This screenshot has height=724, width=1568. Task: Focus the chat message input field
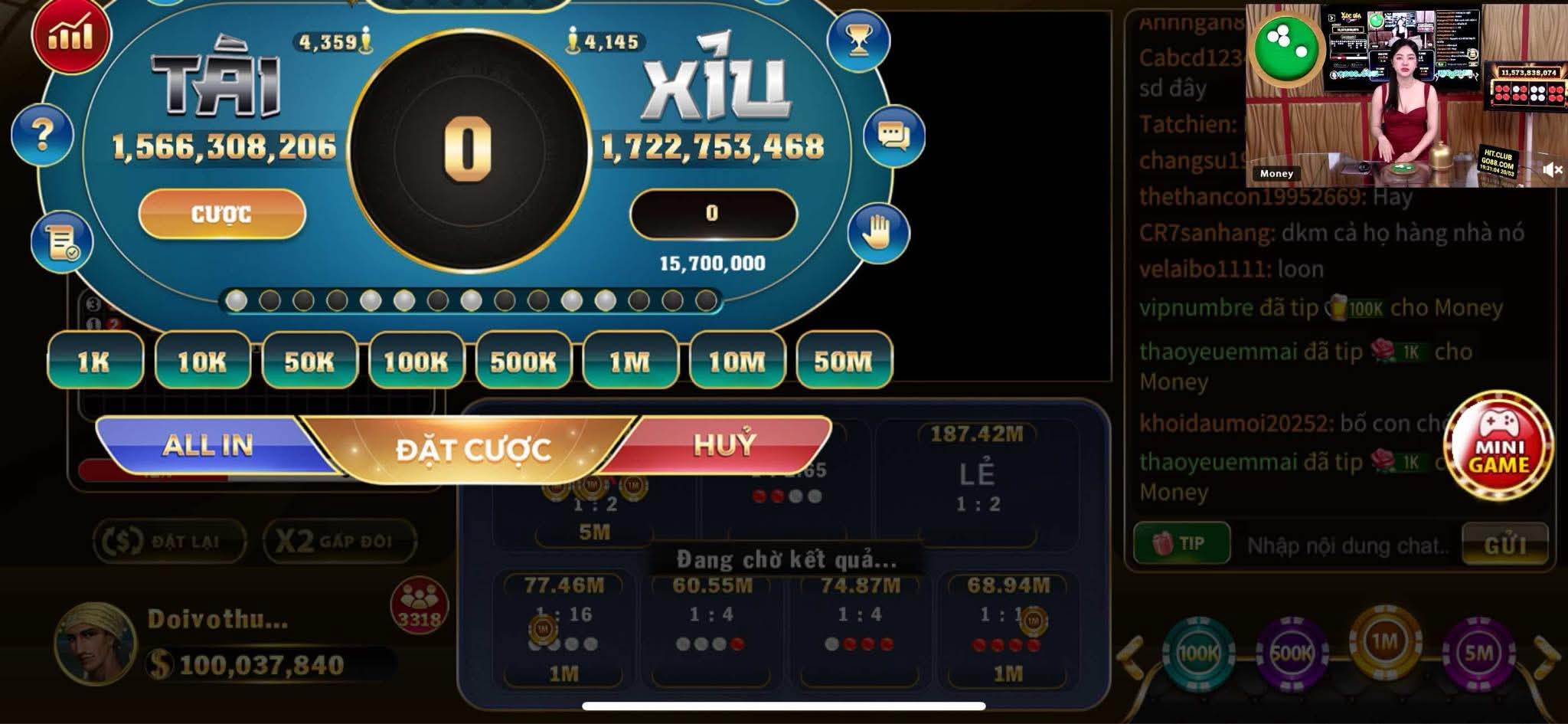[x=1346, y=545]
